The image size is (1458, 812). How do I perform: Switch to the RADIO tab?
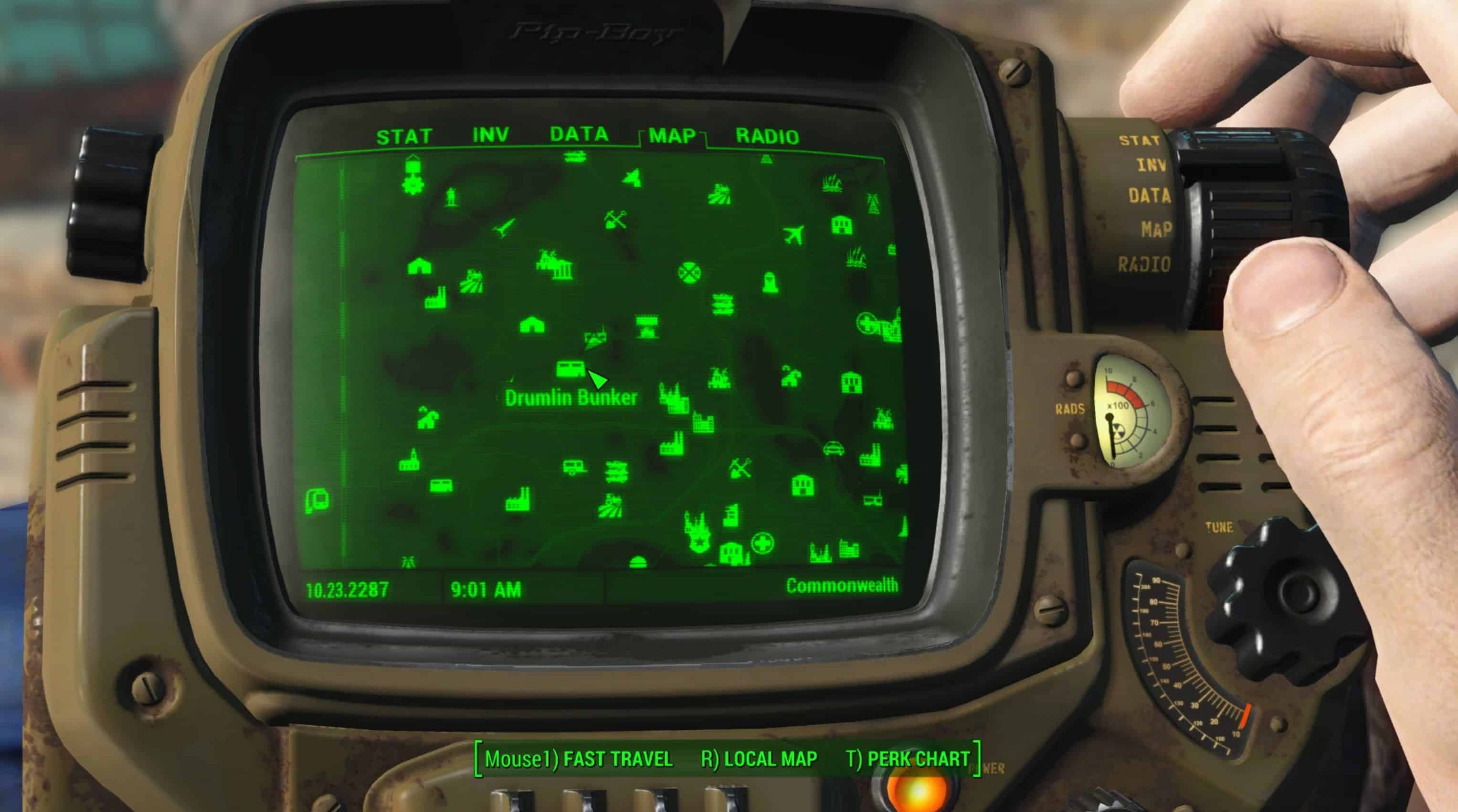pos(767,137)
